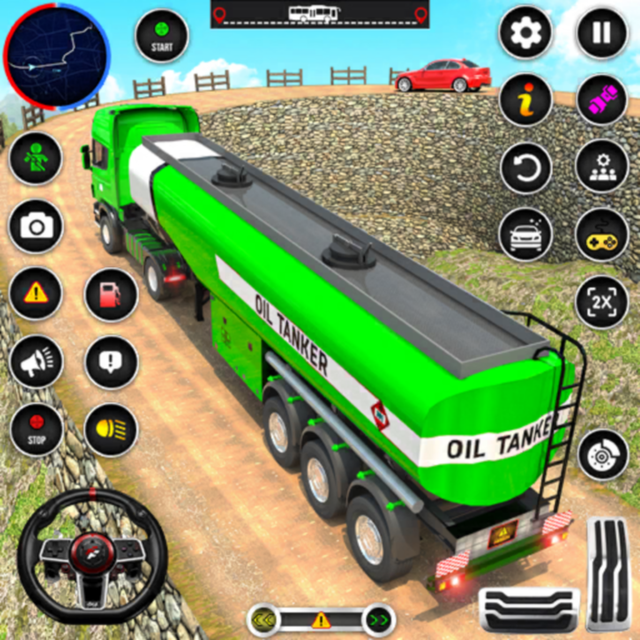This screenshot has width=640, height=640.
Task: Show the info panel with the "i" icon
Action: (526, 99)
